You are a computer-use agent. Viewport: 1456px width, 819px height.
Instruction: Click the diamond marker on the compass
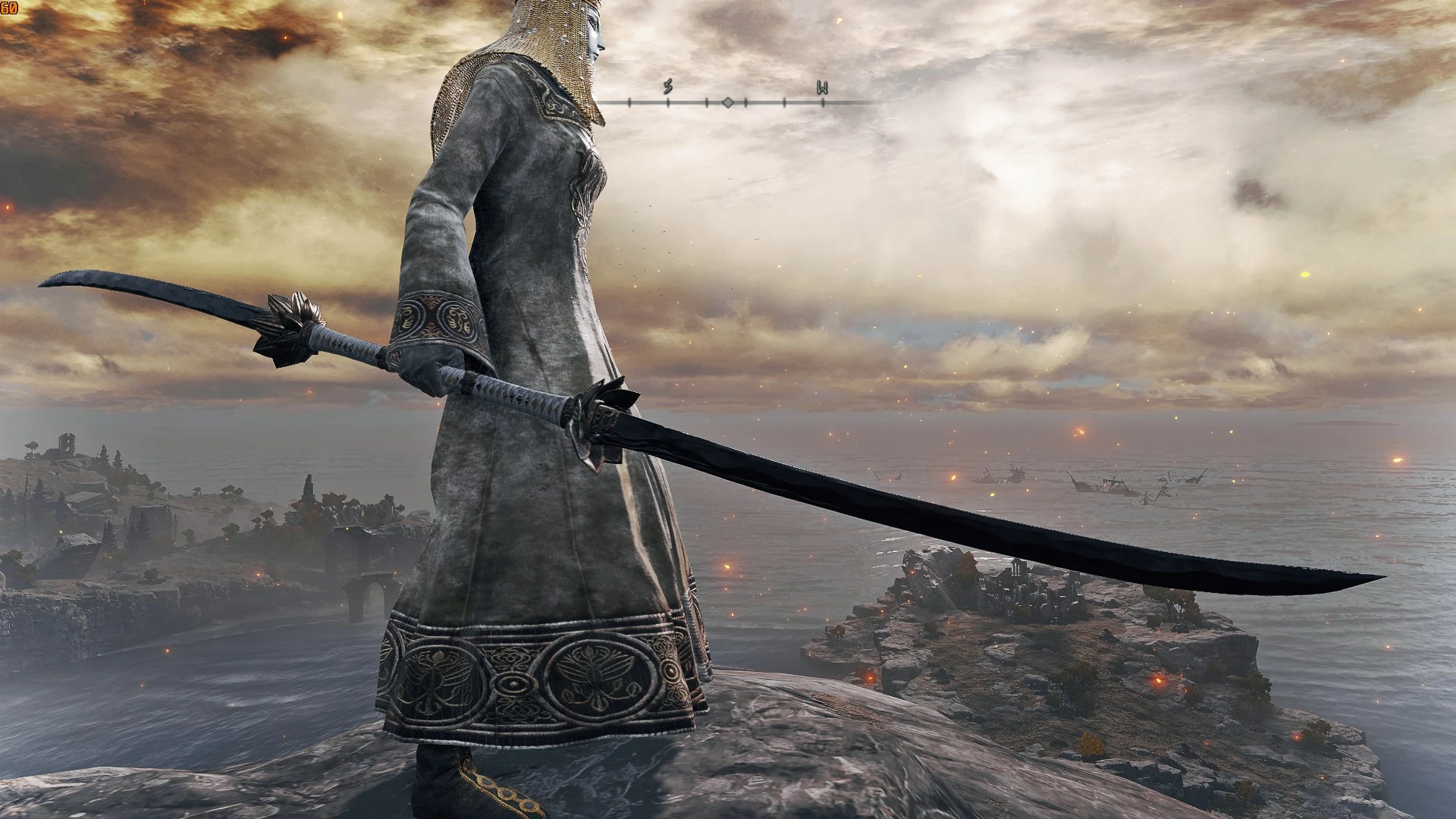point(727,102)
